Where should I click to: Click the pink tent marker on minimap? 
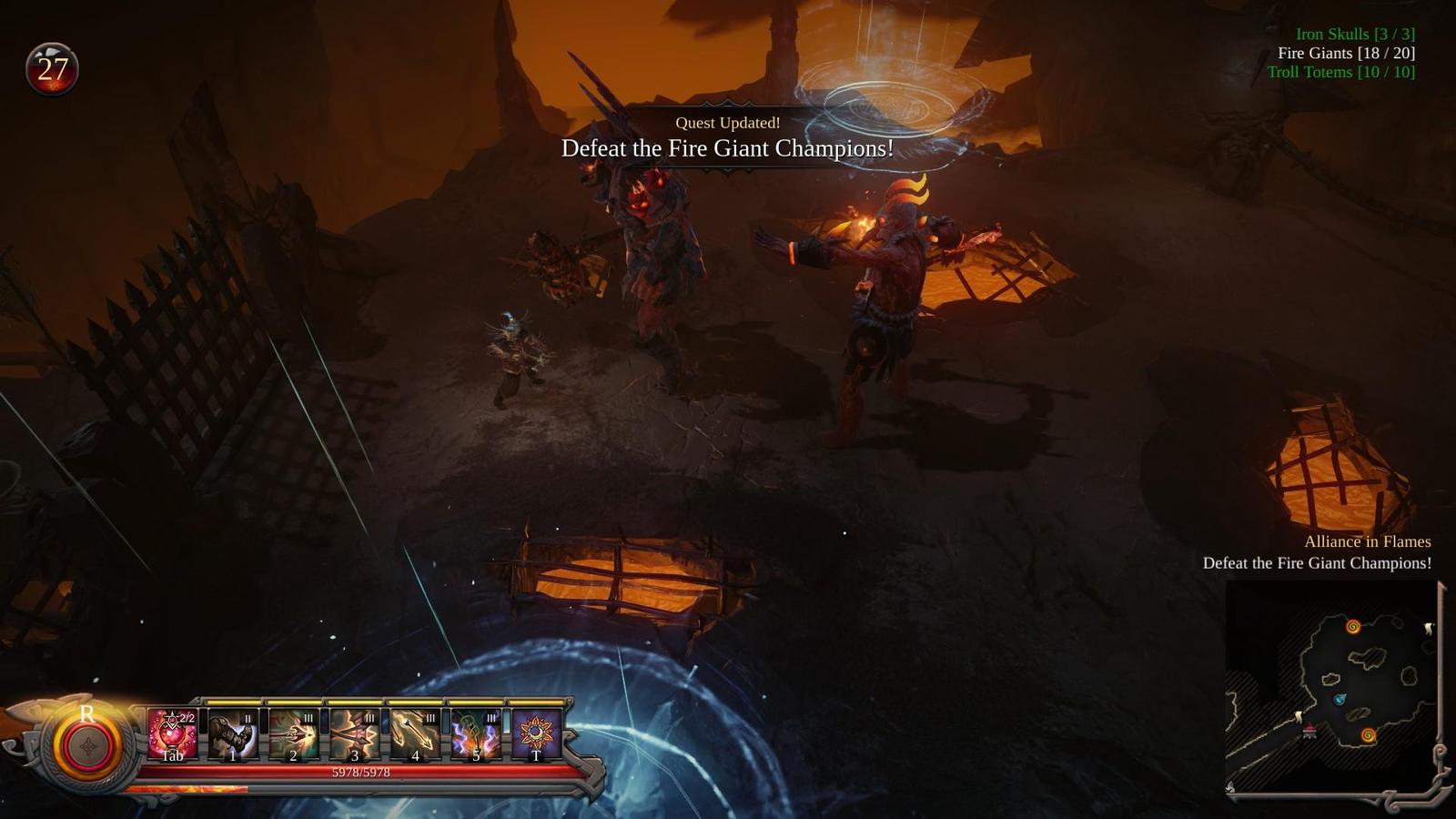[x=1309, y=731]
